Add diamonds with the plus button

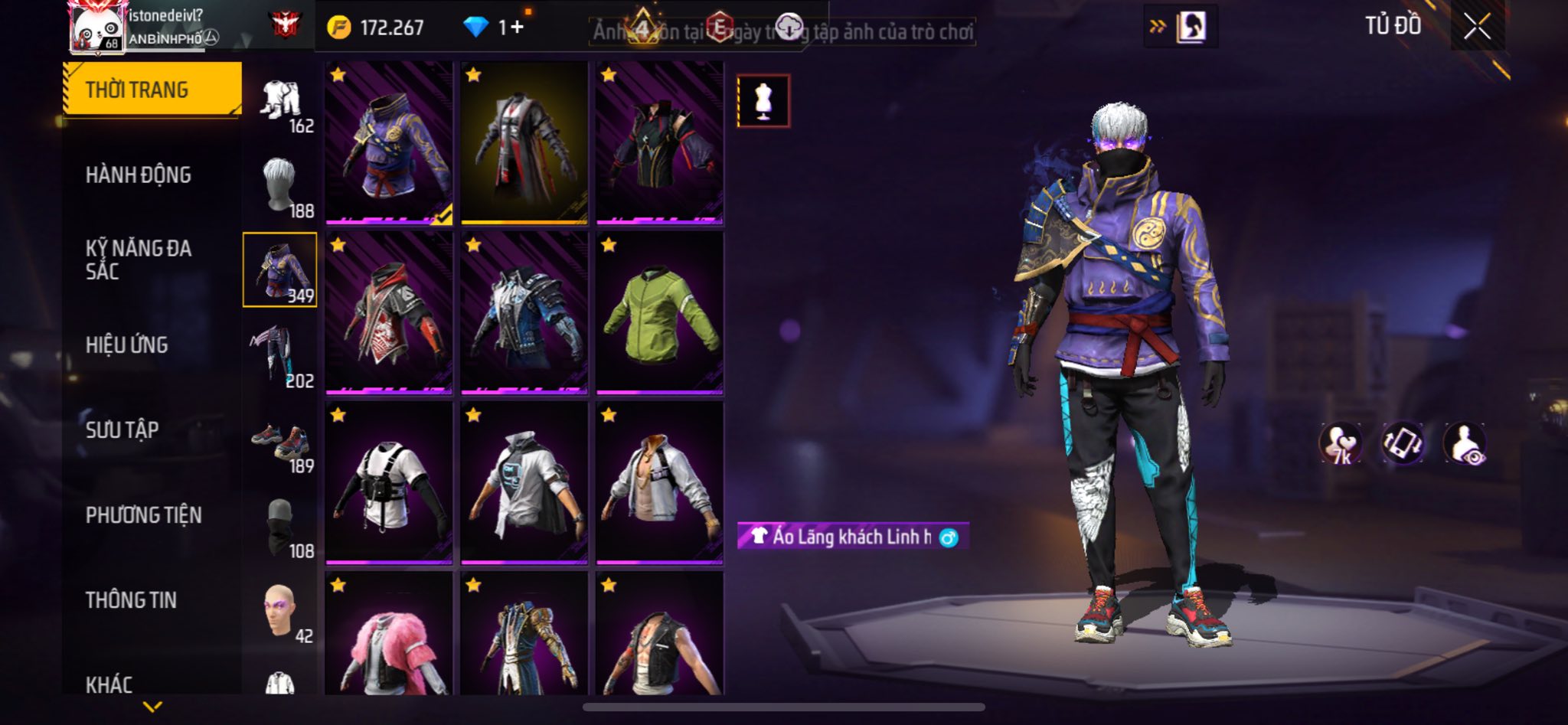click(x=518, y=28)
